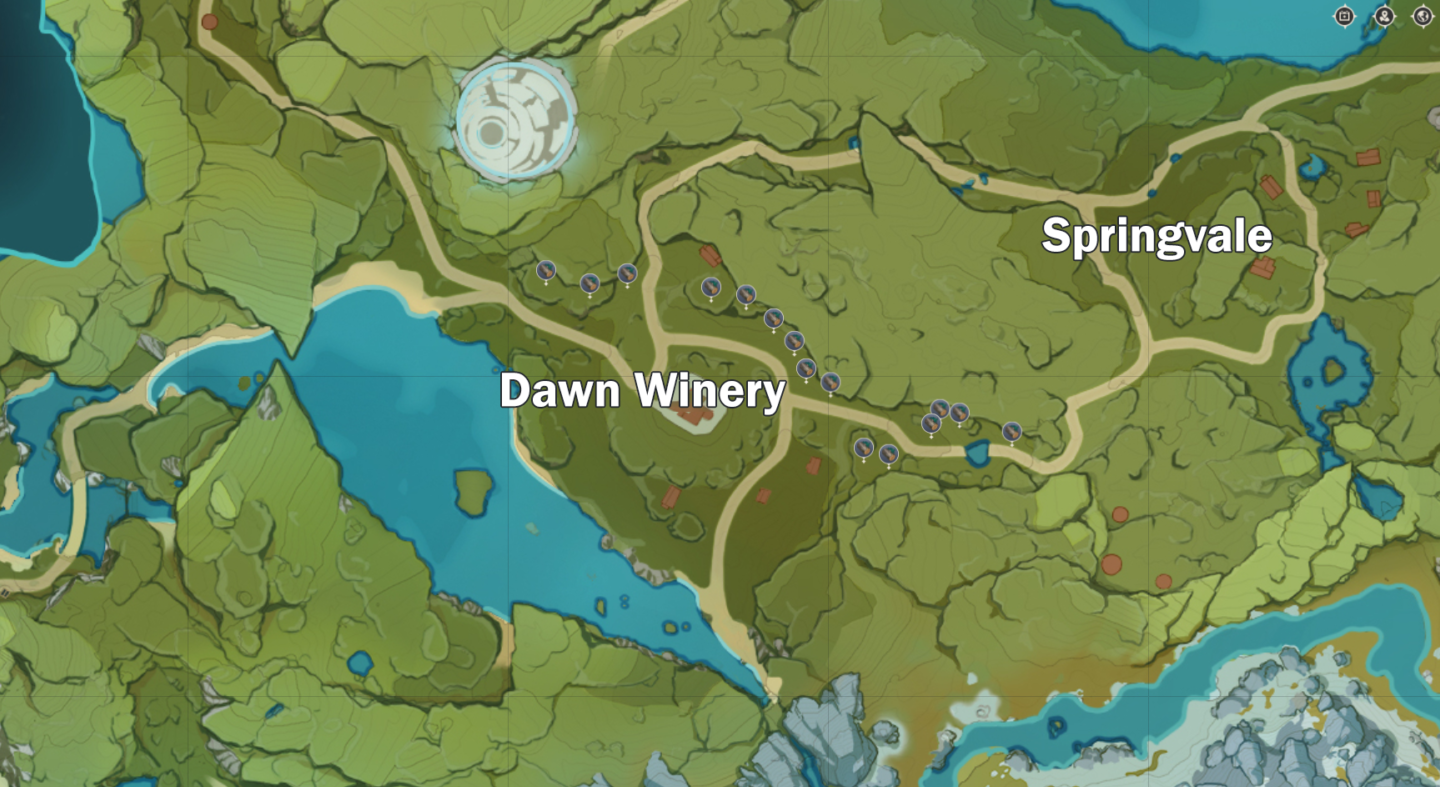Select the resource pin beside the small blue pond
Screen dimensions: 1440x787
(x=1012, y=431)
